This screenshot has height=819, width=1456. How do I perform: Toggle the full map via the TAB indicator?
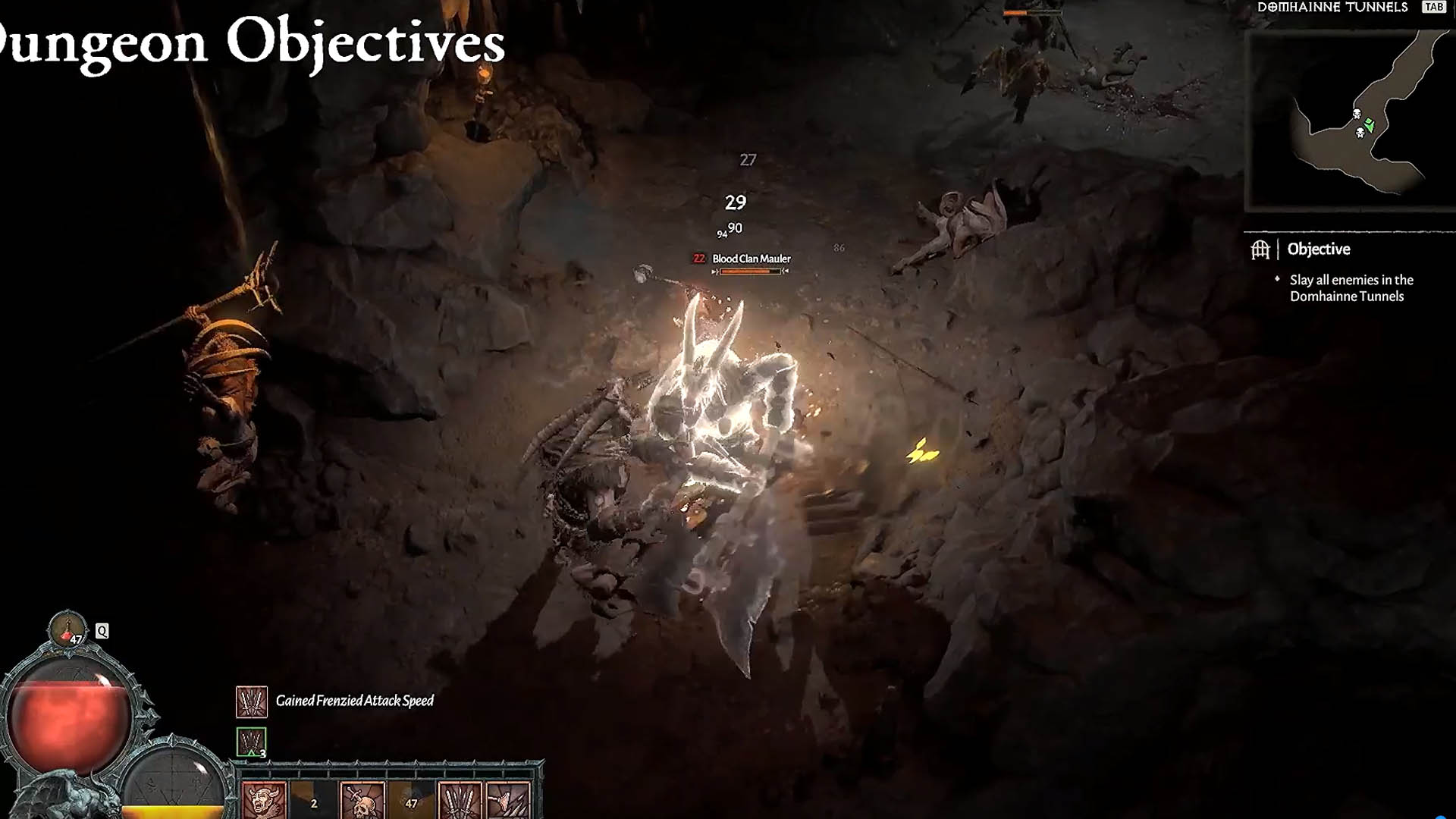(1434, 9)
